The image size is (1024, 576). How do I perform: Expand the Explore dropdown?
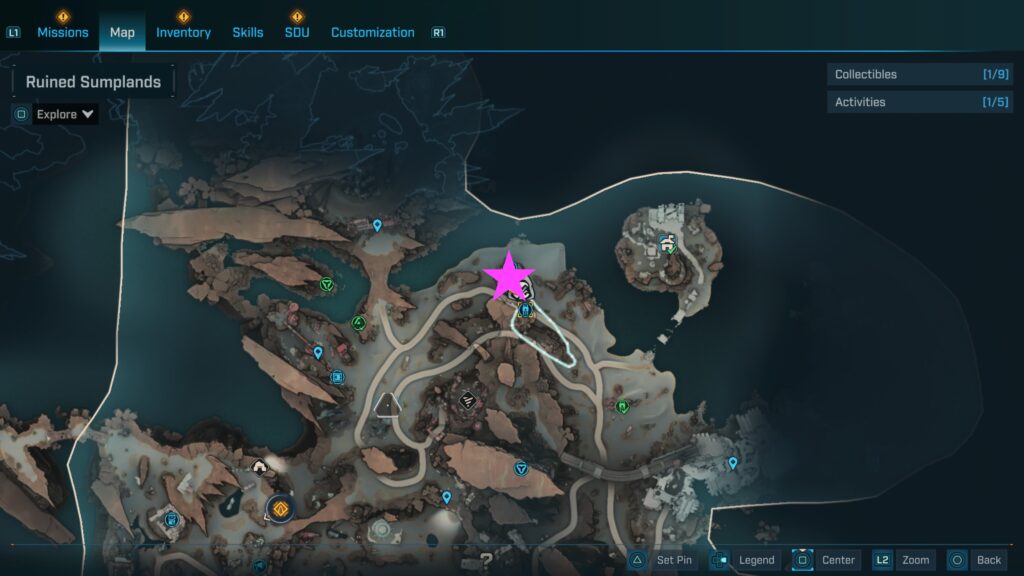tap(65, 114)
